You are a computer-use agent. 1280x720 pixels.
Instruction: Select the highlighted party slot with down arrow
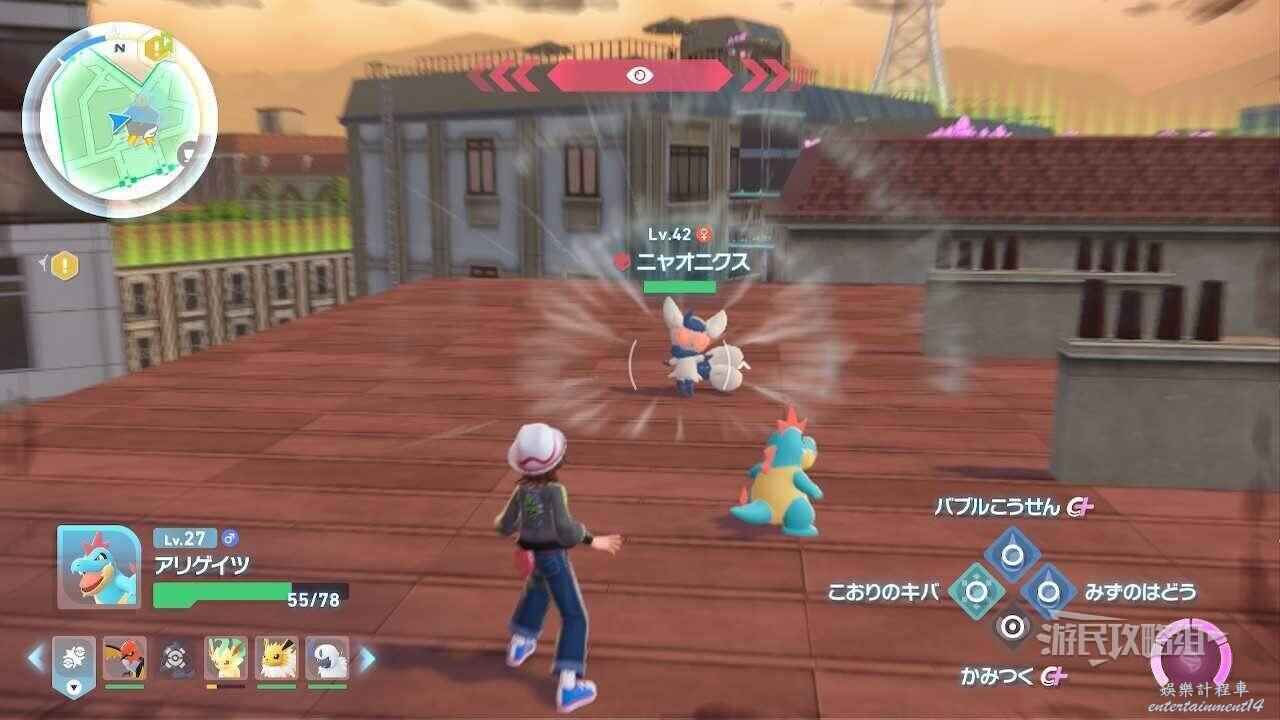(x=74, y=661)
